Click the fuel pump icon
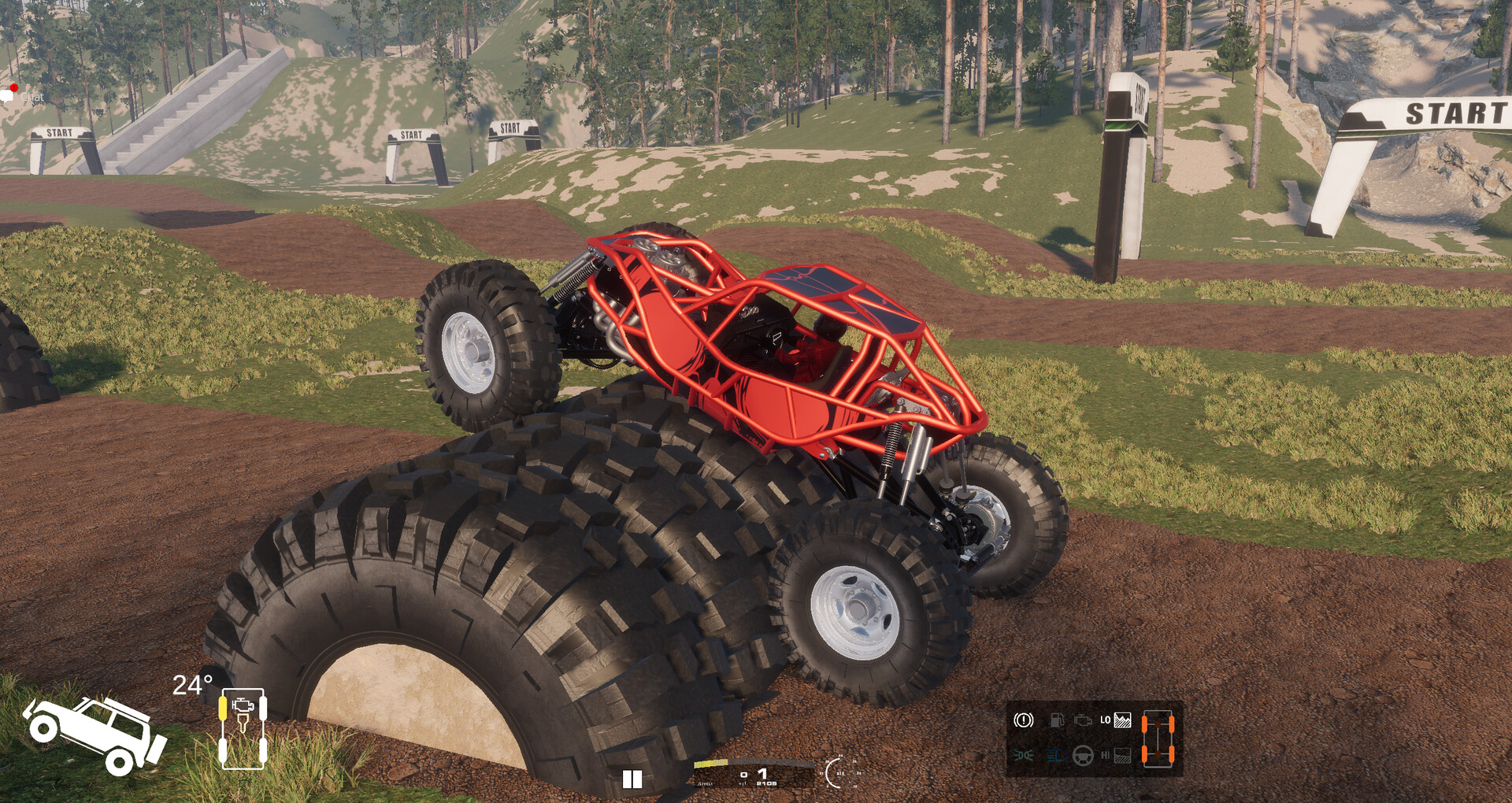The width and height of the screenshot is (1512, 803). [x=1056, y=720]
